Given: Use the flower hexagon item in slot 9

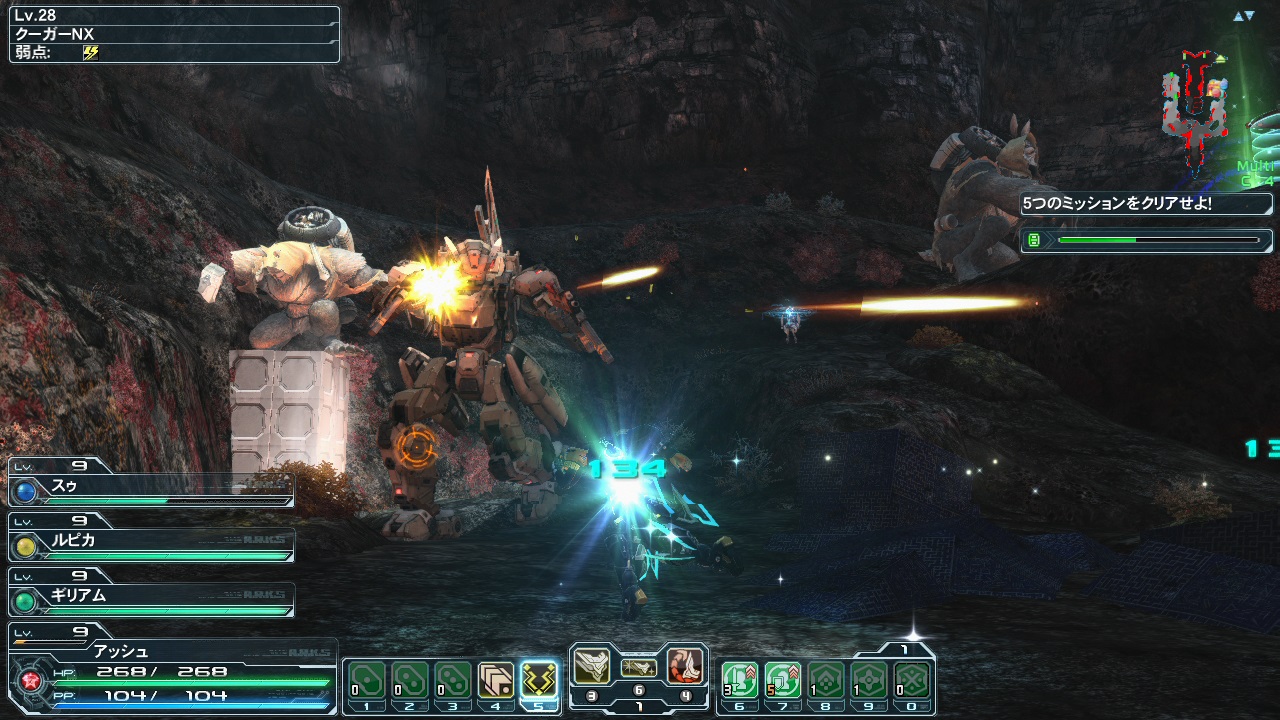Looking at the screenshot, I should 869,680.
